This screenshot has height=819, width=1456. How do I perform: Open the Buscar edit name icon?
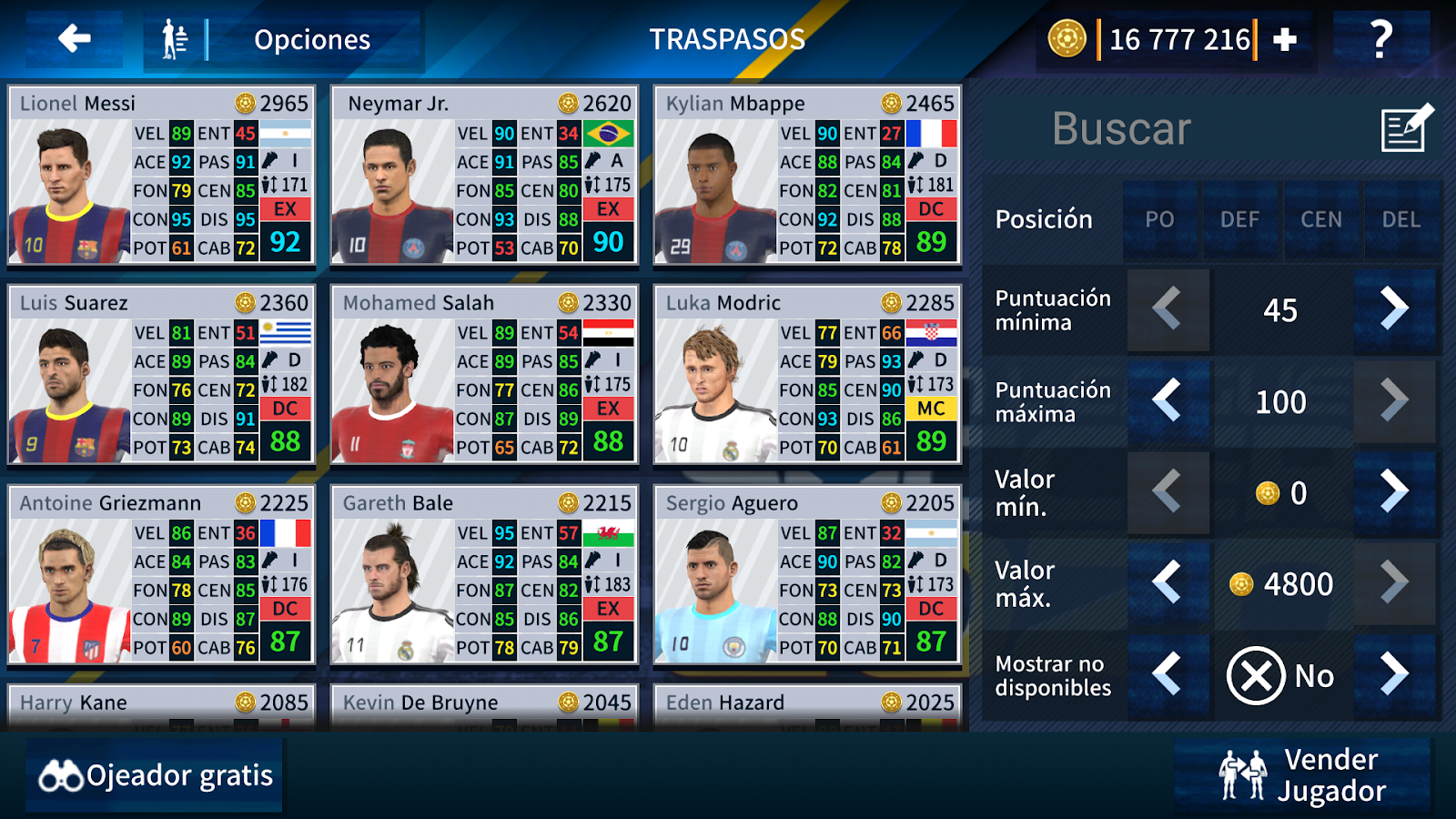(1405, 129)
